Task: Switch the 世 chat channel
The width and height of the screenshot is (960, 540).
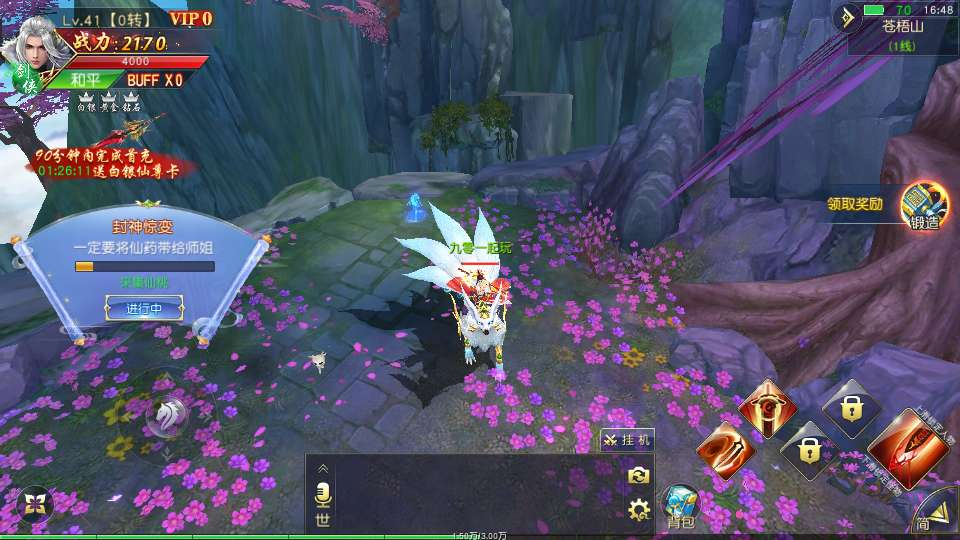Action: tap(323, 519)
